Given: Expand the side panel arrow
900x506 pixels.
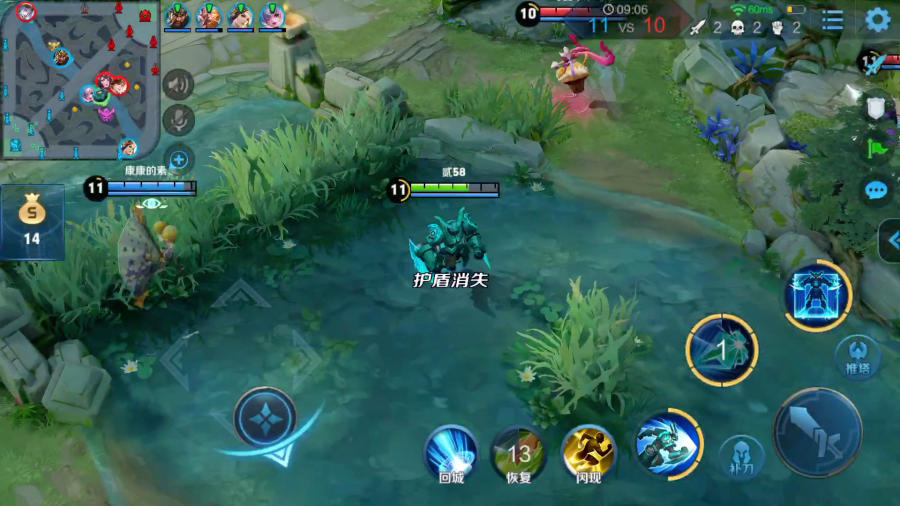Looking at the screenshot, I should (890, 240).
